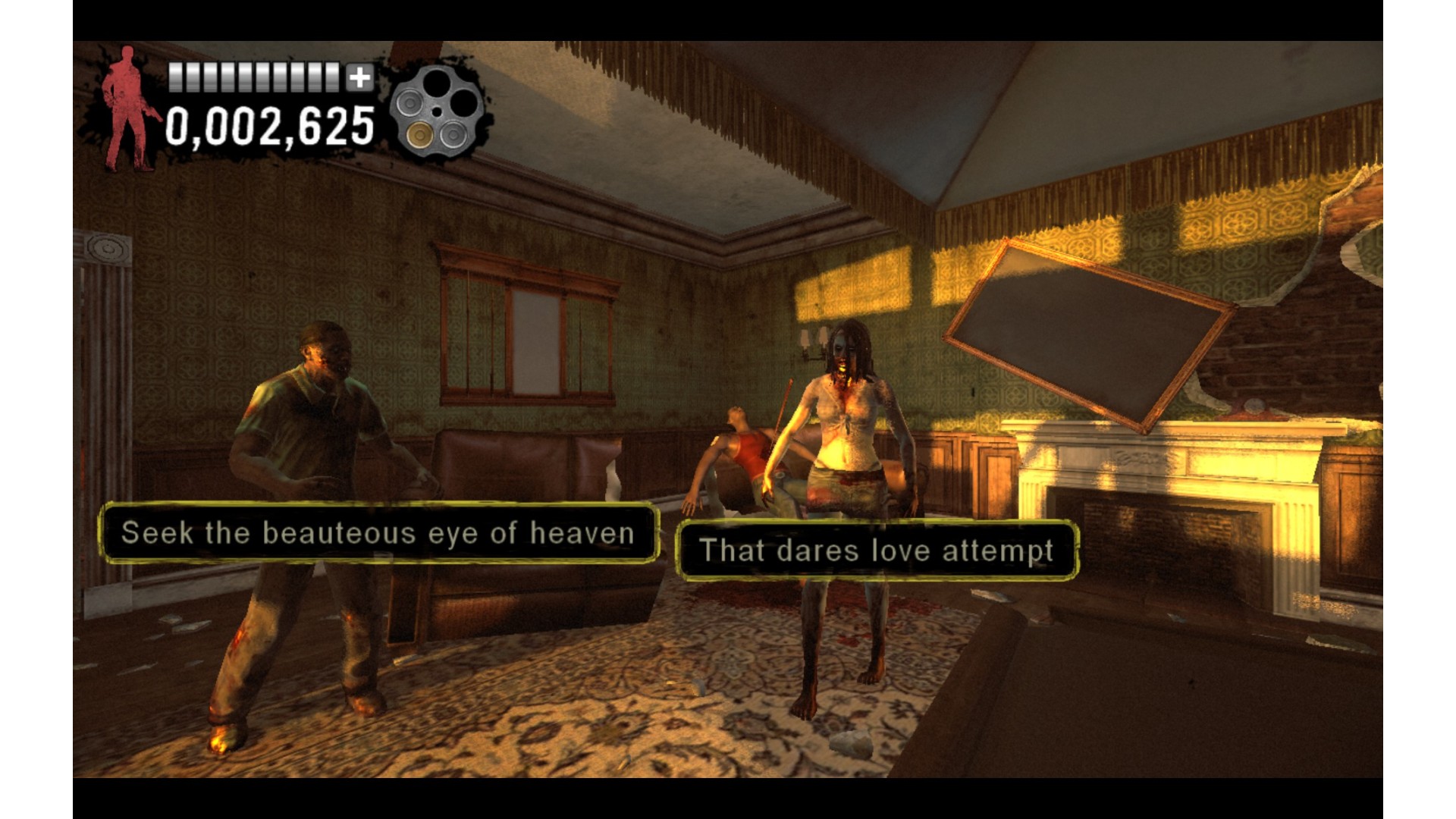Click the revolver cylinder ammo icon
This screenshot has height=819, width=1456.
tap(438, 111)
